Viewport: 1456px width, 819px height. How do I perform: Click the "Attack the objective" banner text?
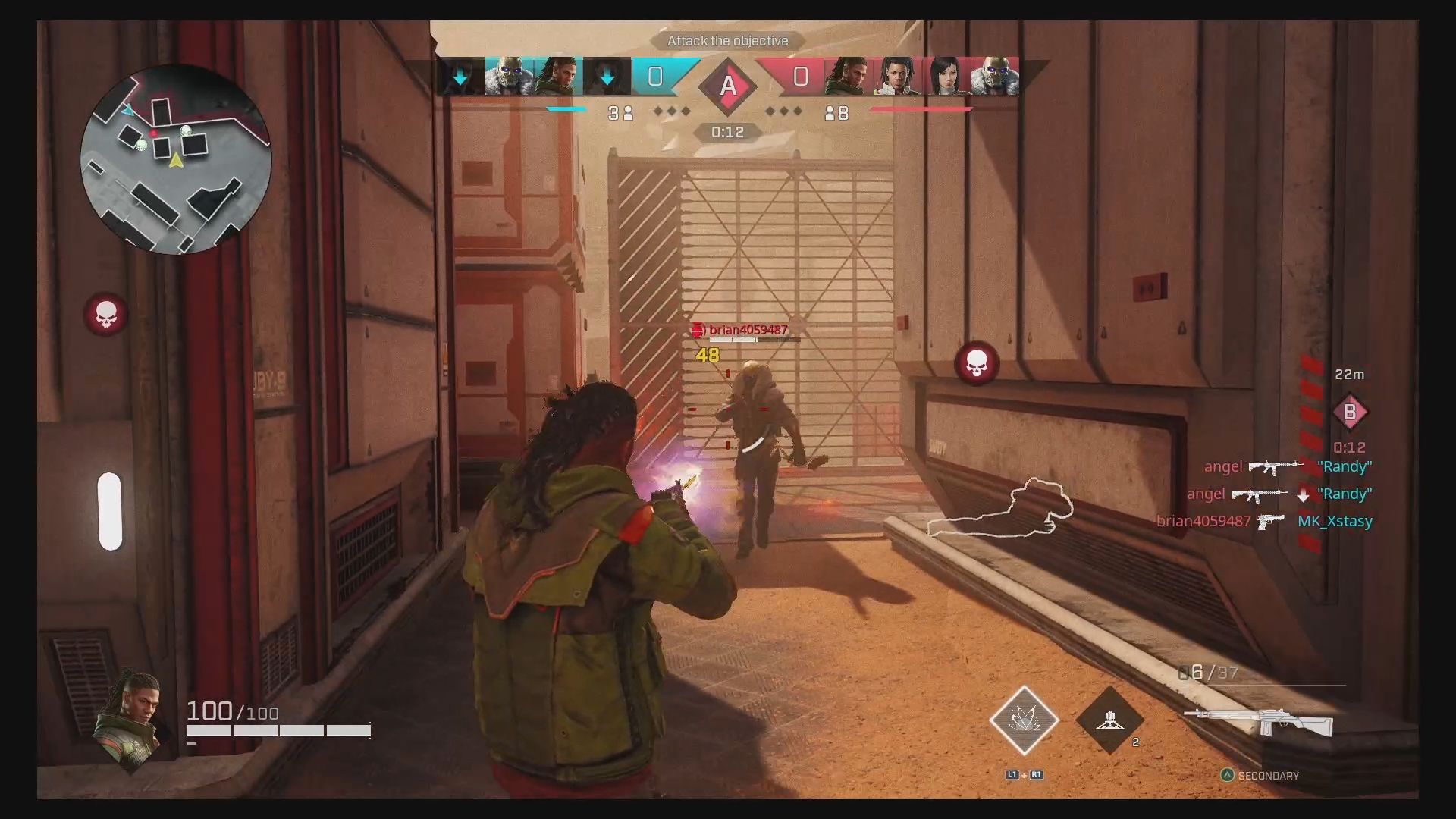click(726, 41)
